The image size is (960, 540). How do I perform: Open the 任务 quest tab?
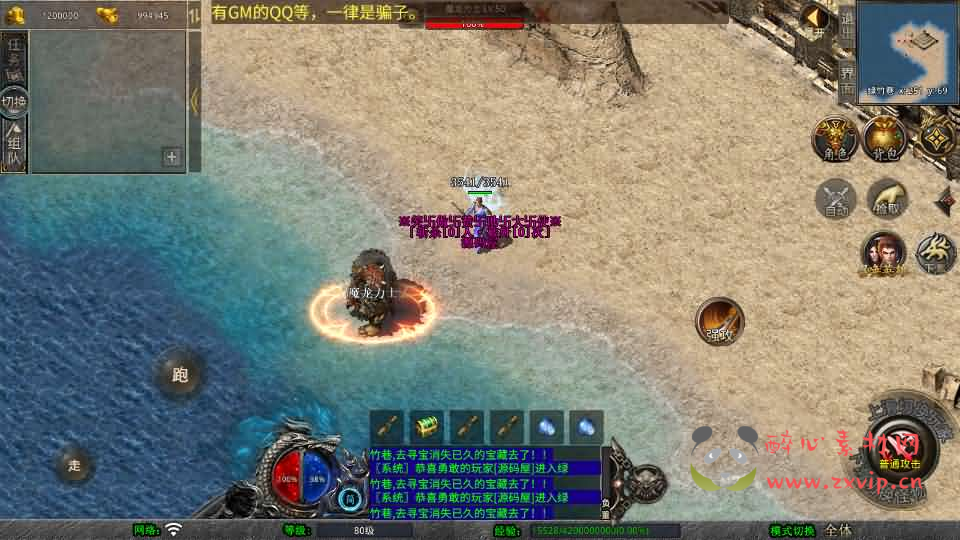coord(14,58)
